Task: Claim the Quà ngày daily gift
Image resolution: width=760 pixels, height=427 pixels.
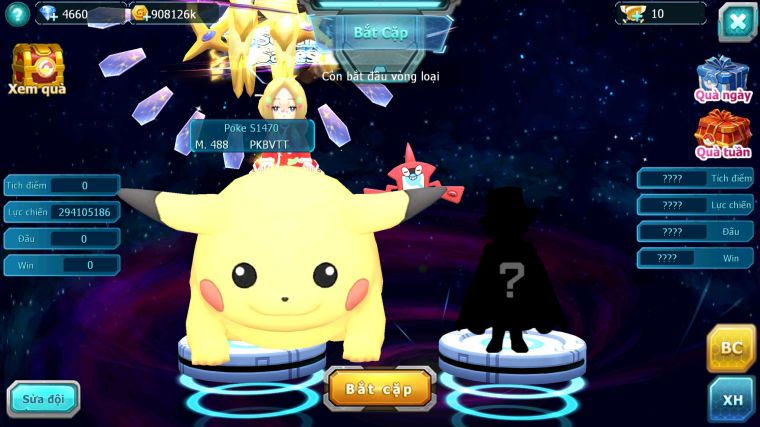Action: tap(722, 76)
